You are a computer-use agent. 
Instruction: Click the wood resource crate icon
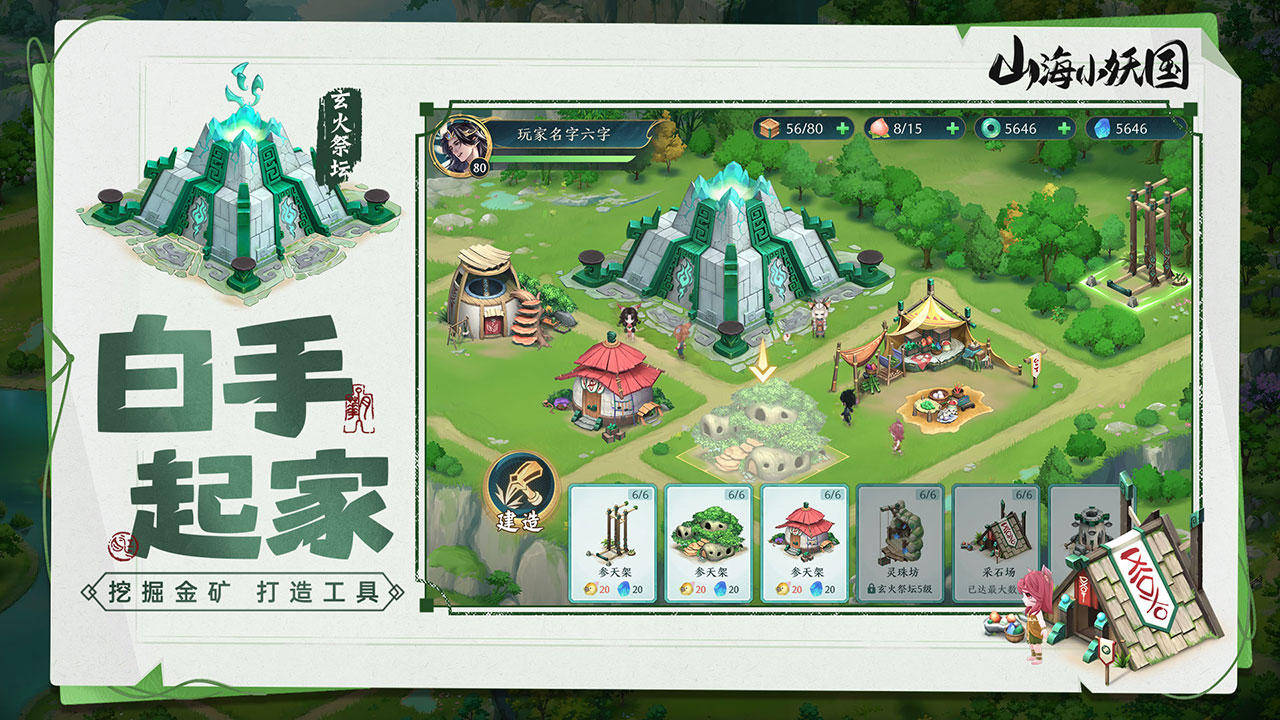click(772, 128)
